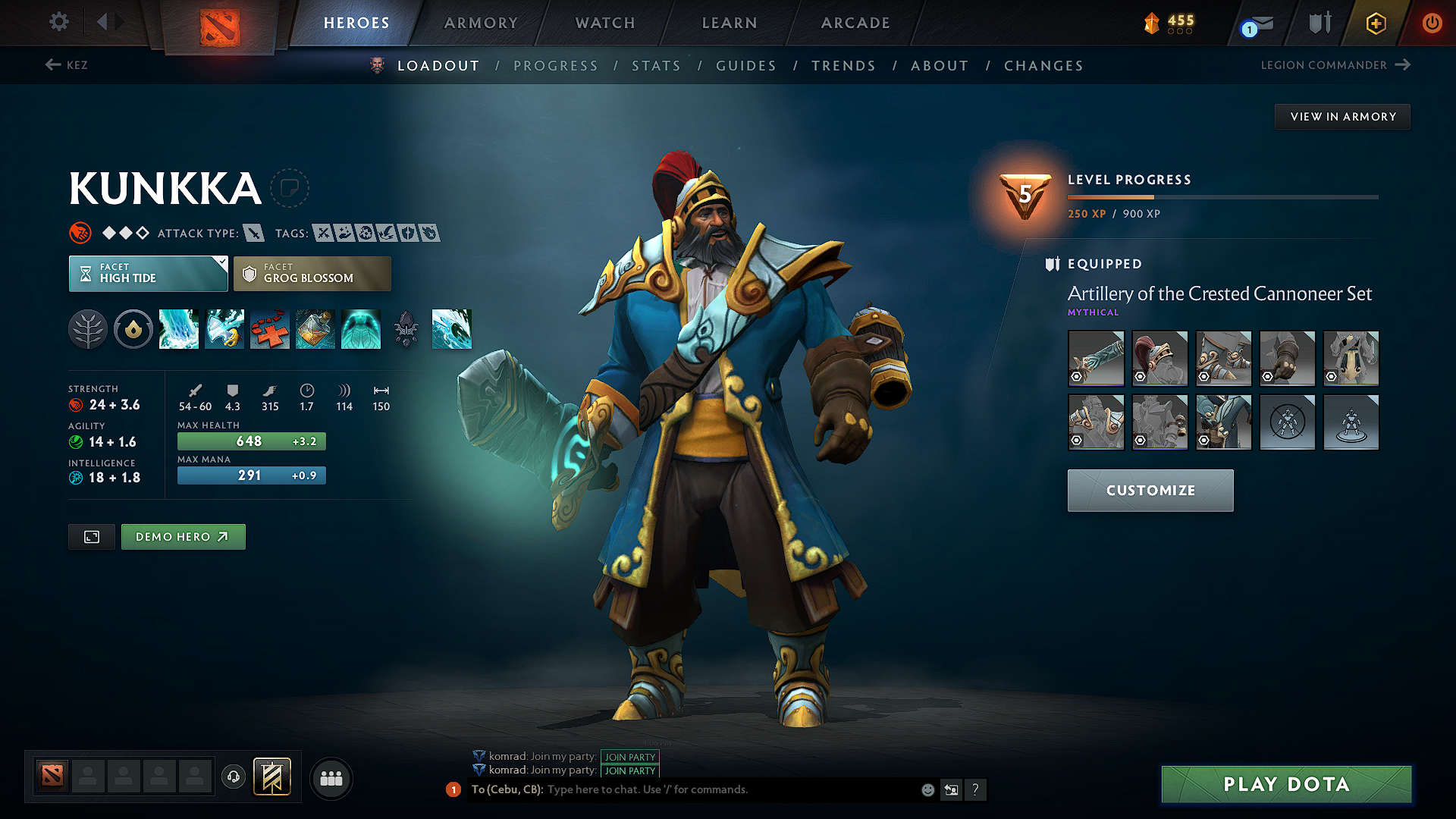Open the emoticon picker in chat

click(927, 789)
